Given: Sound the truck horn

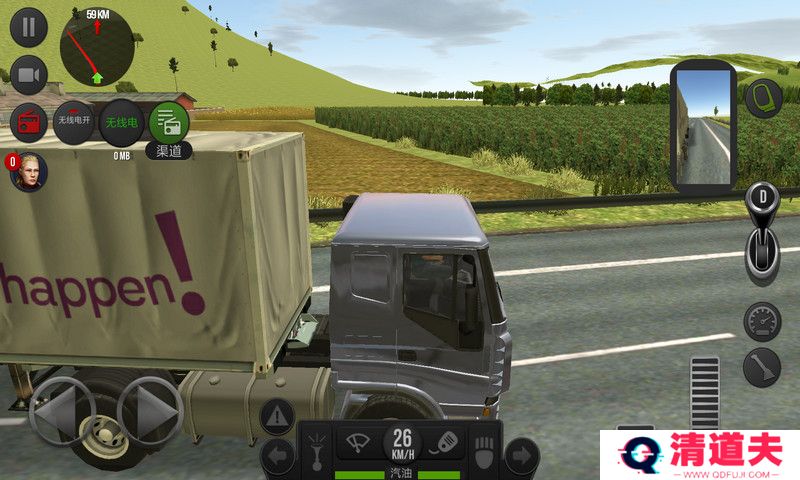Looking at the screenshot, I should coord(447,441).
